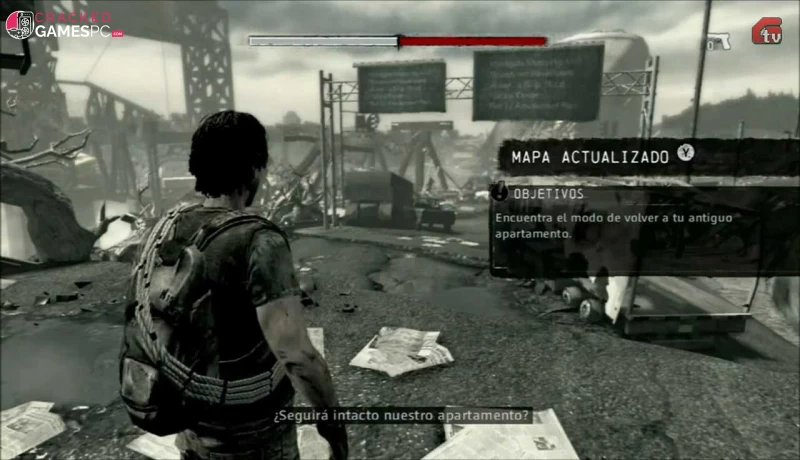Click the CrackedGamesPC watermark logo
The height and width of the screenshot is (460, 800).
pos(64,25)
